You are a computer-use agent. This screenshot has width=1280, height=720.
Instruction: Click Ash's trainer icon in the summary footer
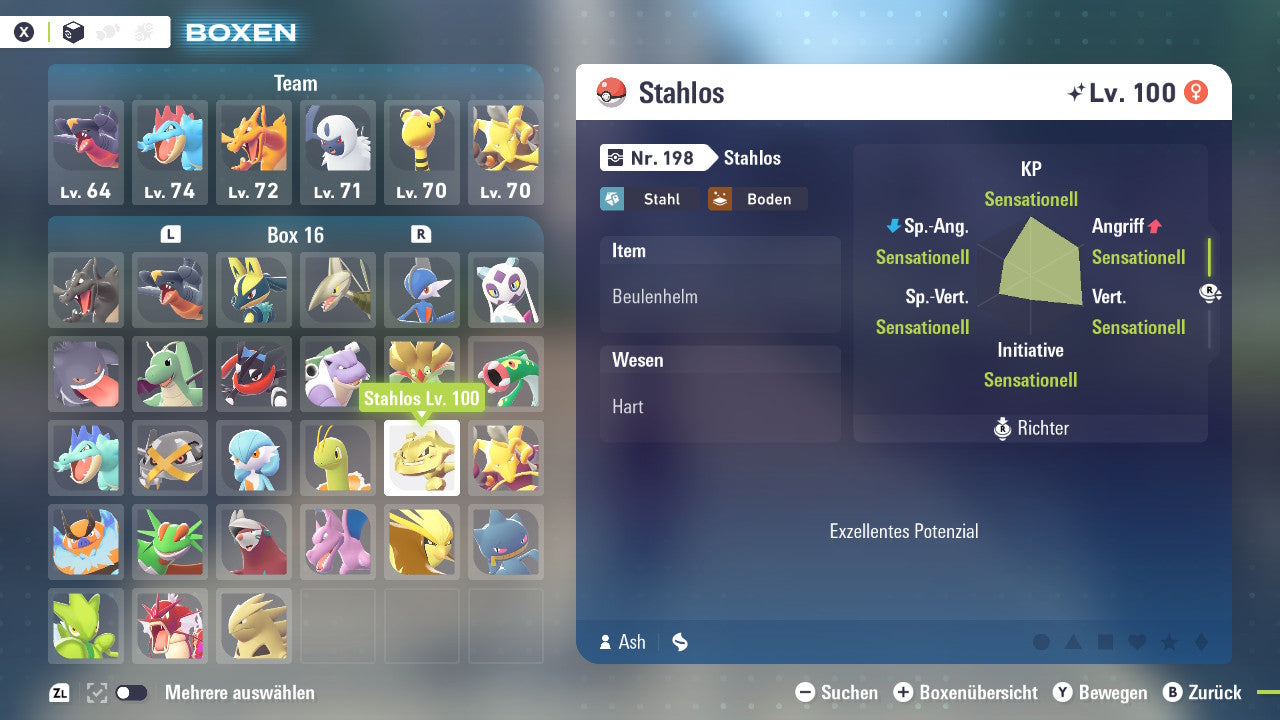click(607, 642)
